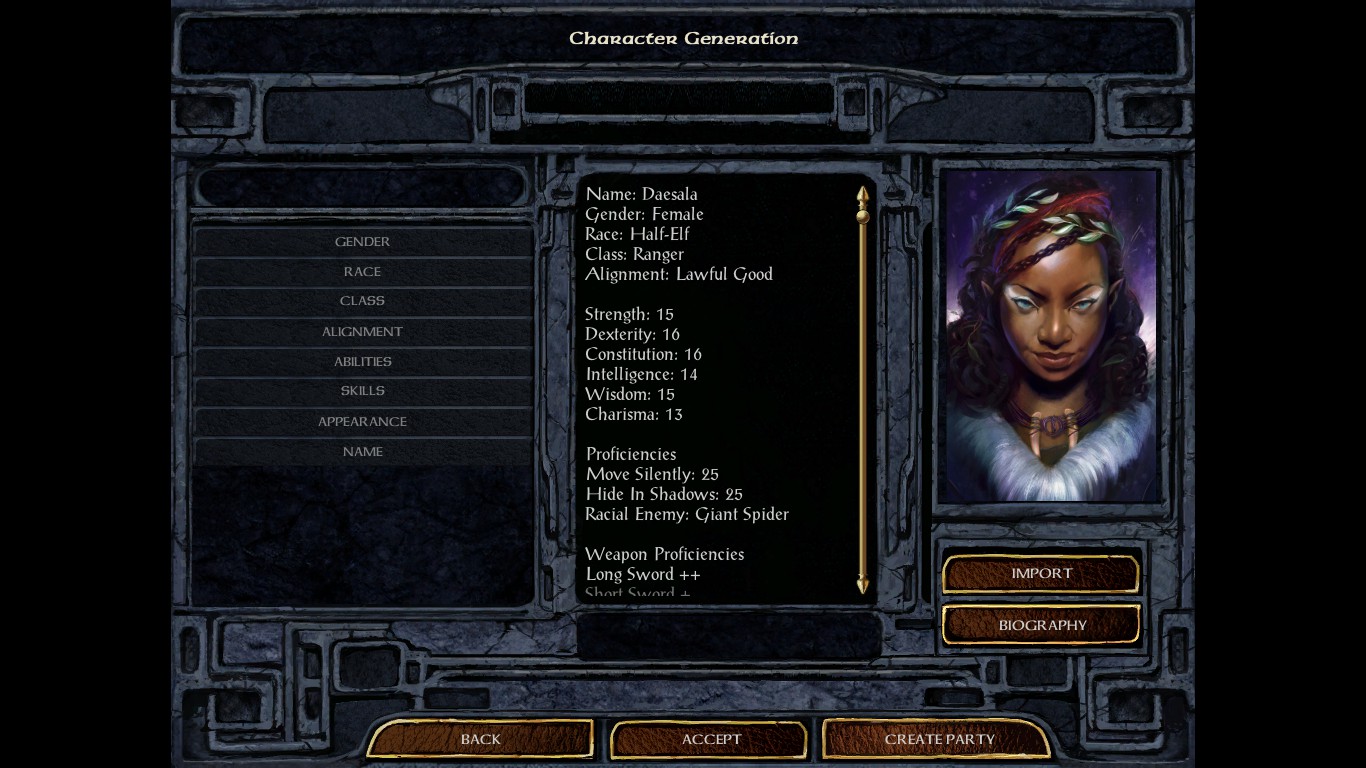Viewport: 1366px width, 768px height.
Task: Open the Biography editor
Action: [1041, 626]
